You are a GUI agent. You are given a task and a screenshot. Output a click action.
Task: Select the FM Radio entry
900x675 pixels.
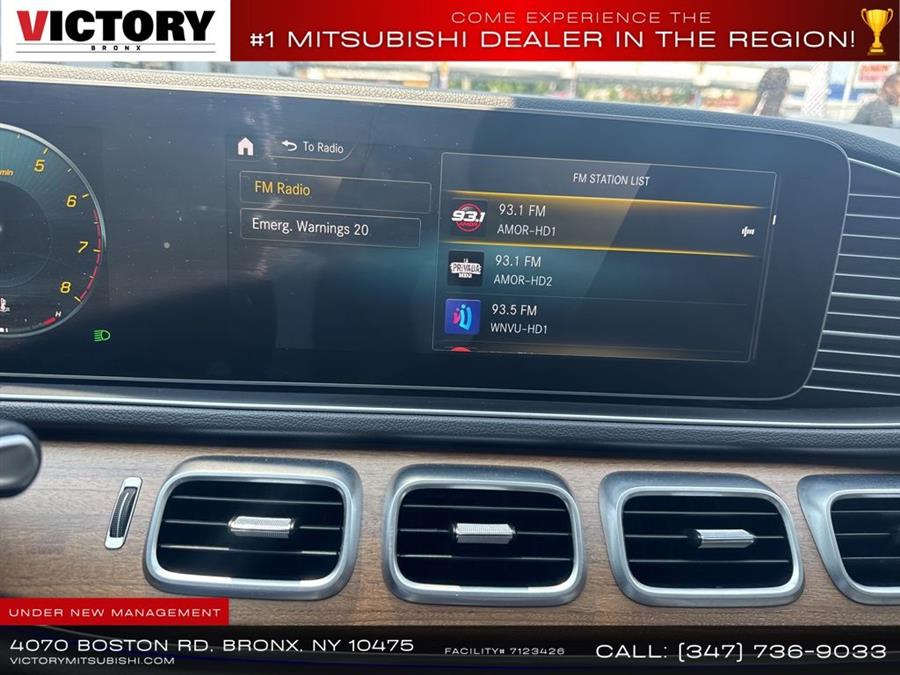tap(334, 190)
